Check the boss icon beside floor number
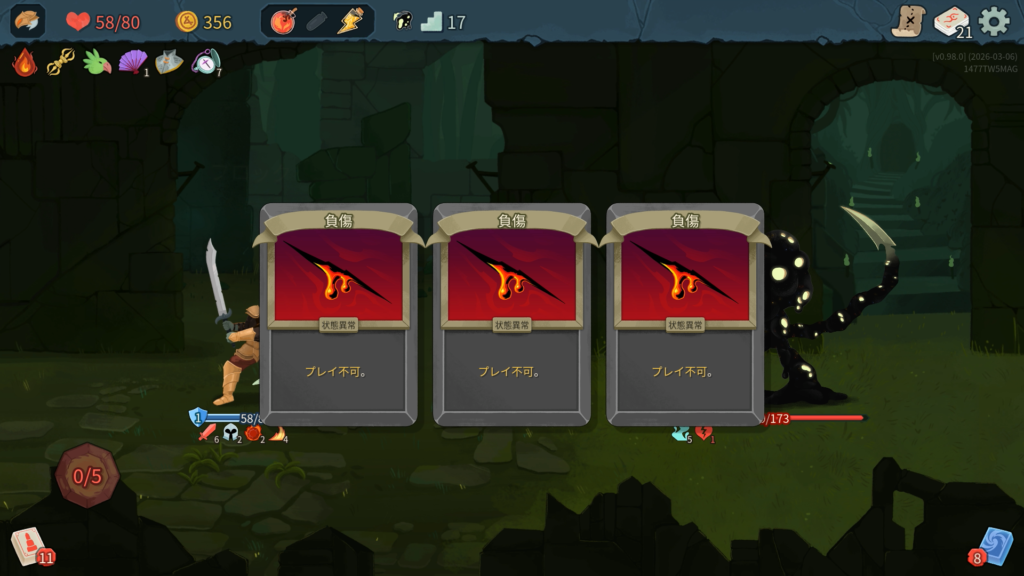 click(x=402, y=21)
